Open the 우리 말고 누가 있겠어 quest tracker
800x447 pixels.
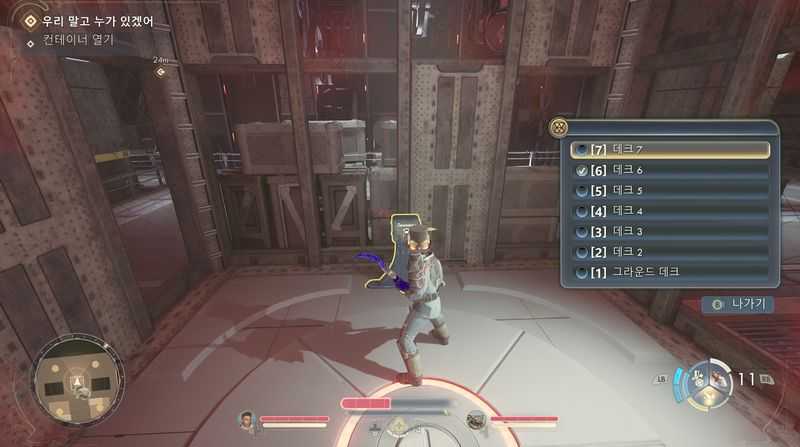(x=97, y=20)
